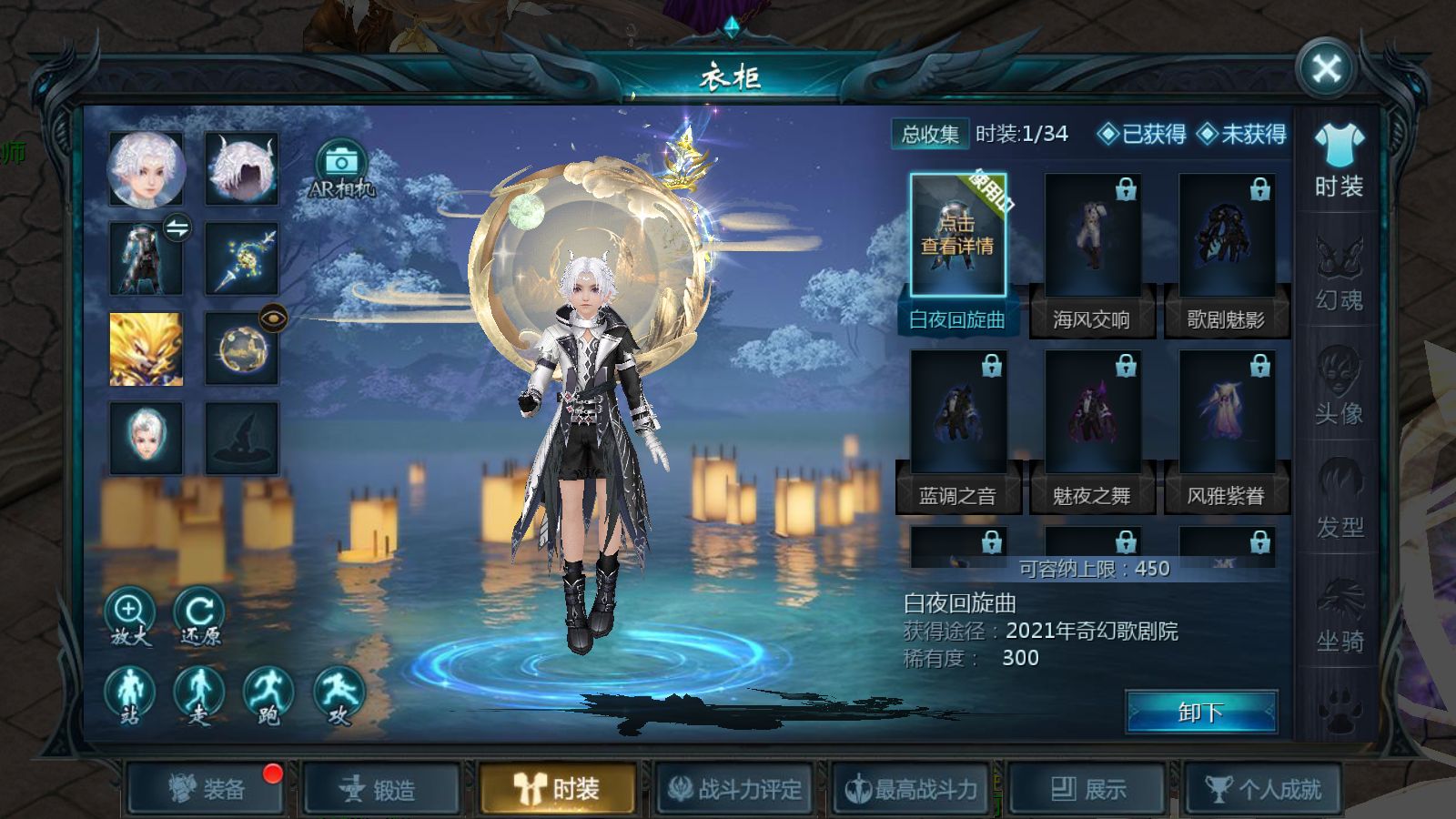View details of 白夜回旋曲 outfit
The image size is (1456, 819).
point(957,235)
